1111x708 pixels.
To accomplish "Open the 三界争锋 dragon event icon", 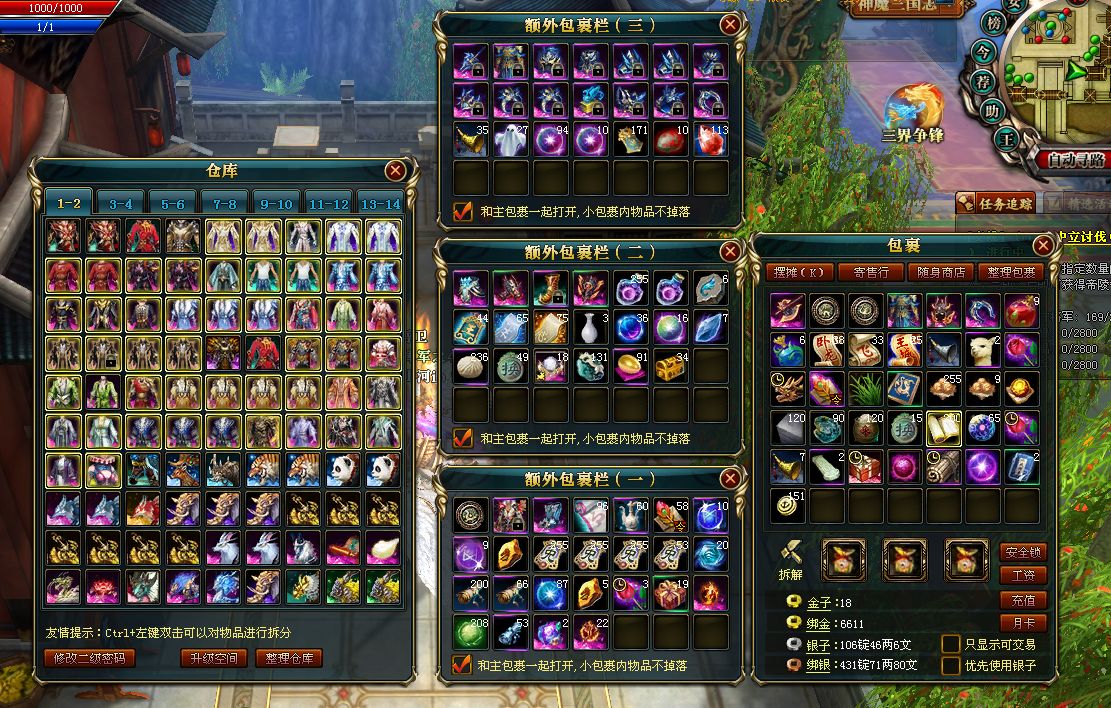I will click(x=912, y=108).
